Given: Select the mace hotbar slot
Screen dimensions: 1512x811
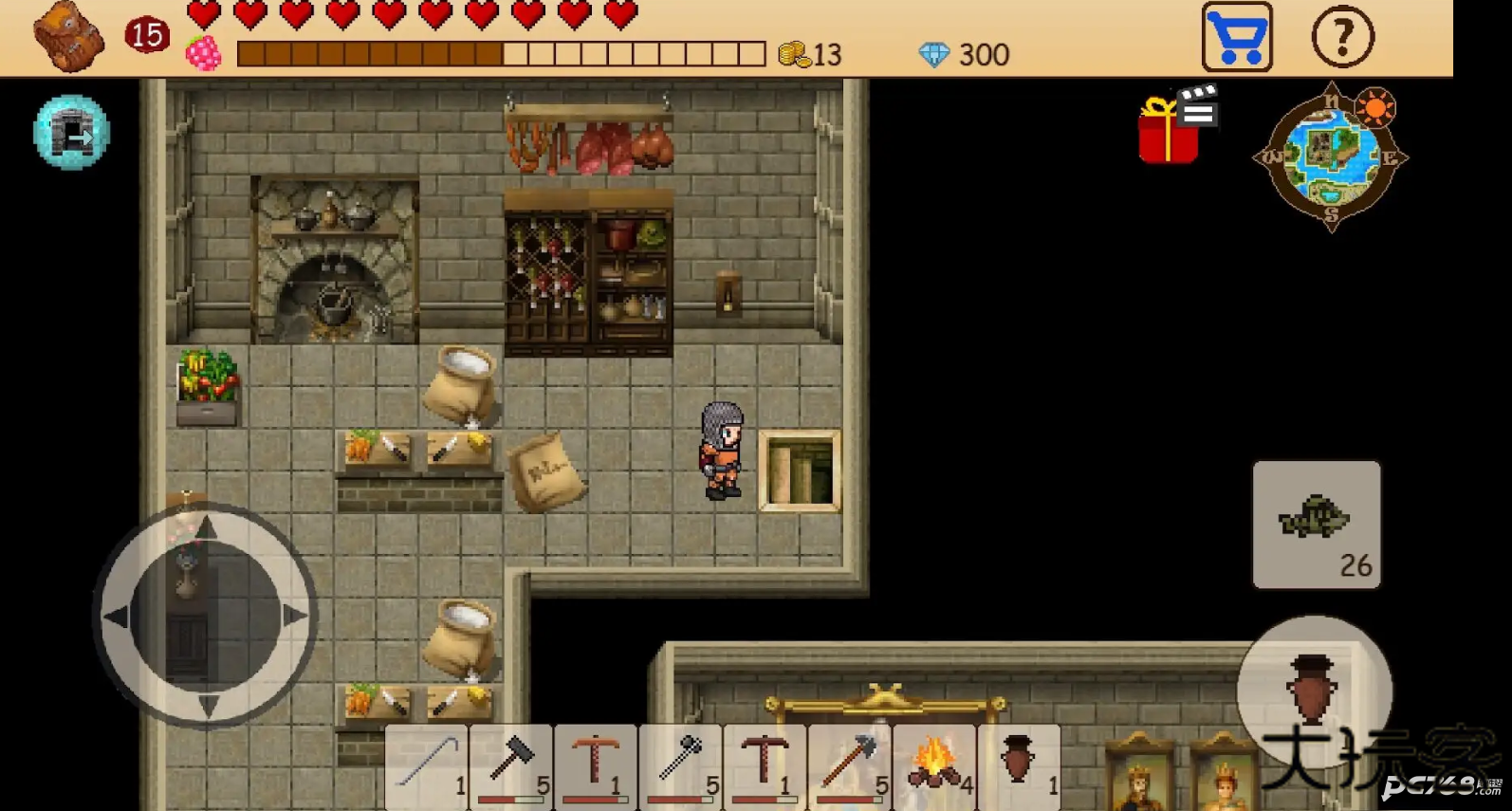Looking at the screenshot, I should (x=680, y=765).
